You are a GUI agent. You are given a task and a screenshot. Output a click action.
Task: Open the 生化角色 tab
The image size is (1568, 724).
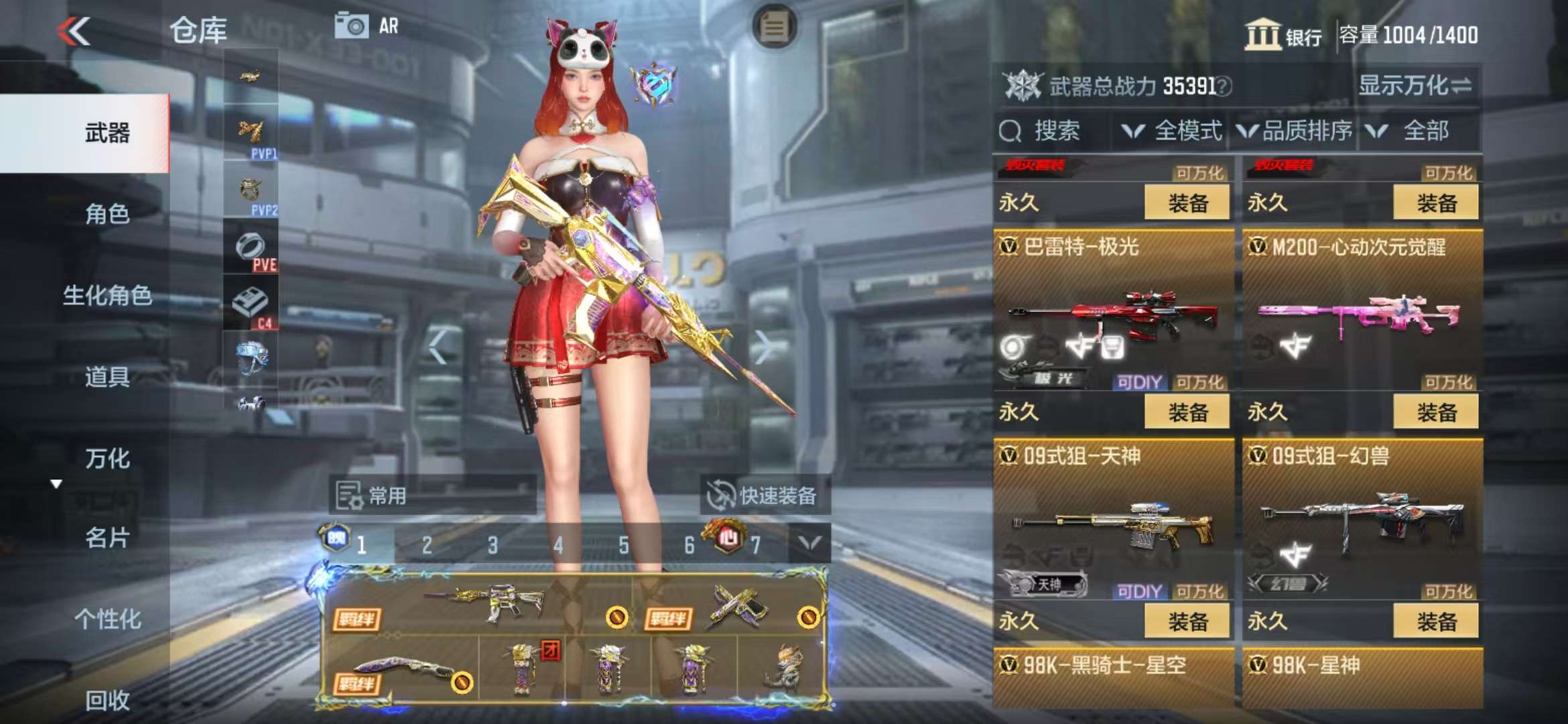tap(107, 295)
